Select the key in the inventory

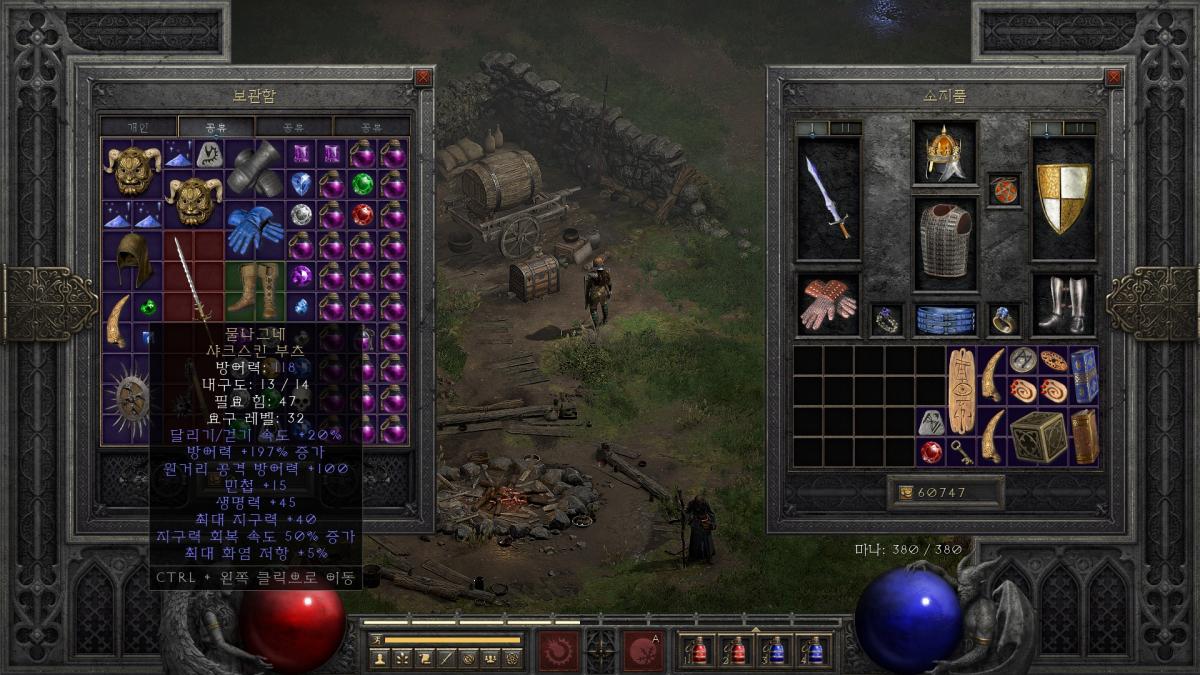click(x=962, y=451)
